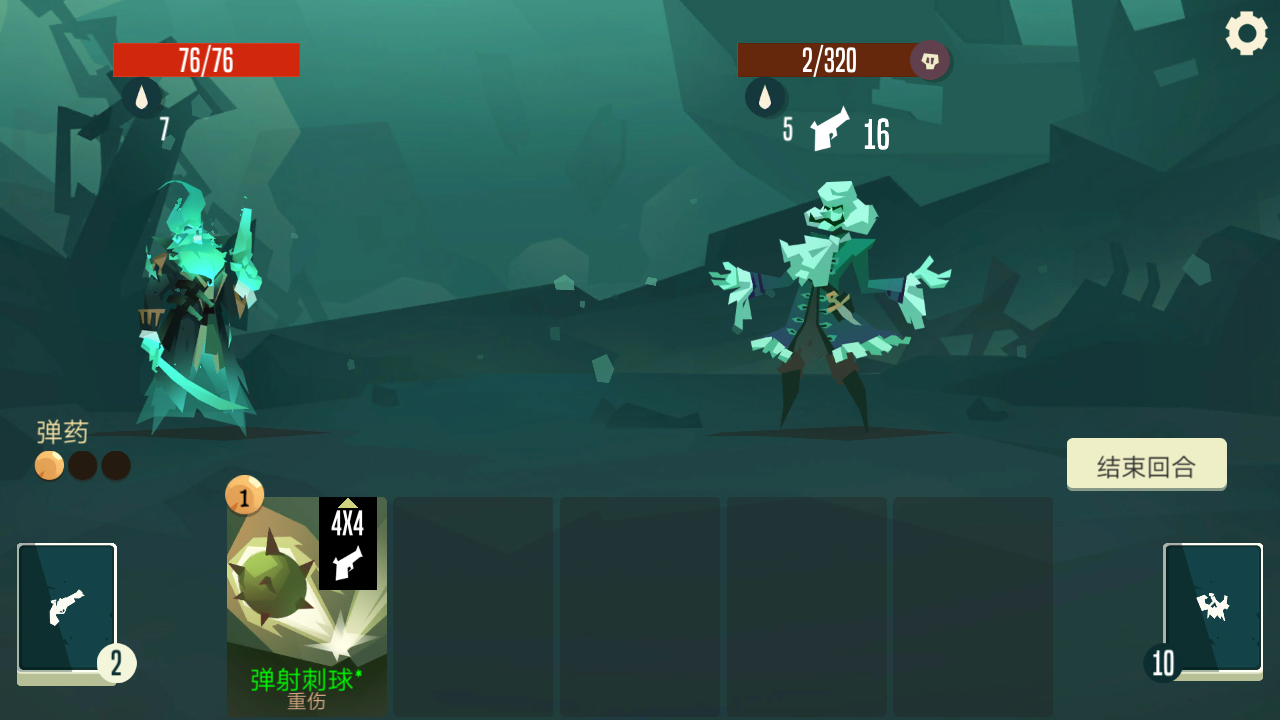Click the 弹射刺球 card title

click(303, 679)
